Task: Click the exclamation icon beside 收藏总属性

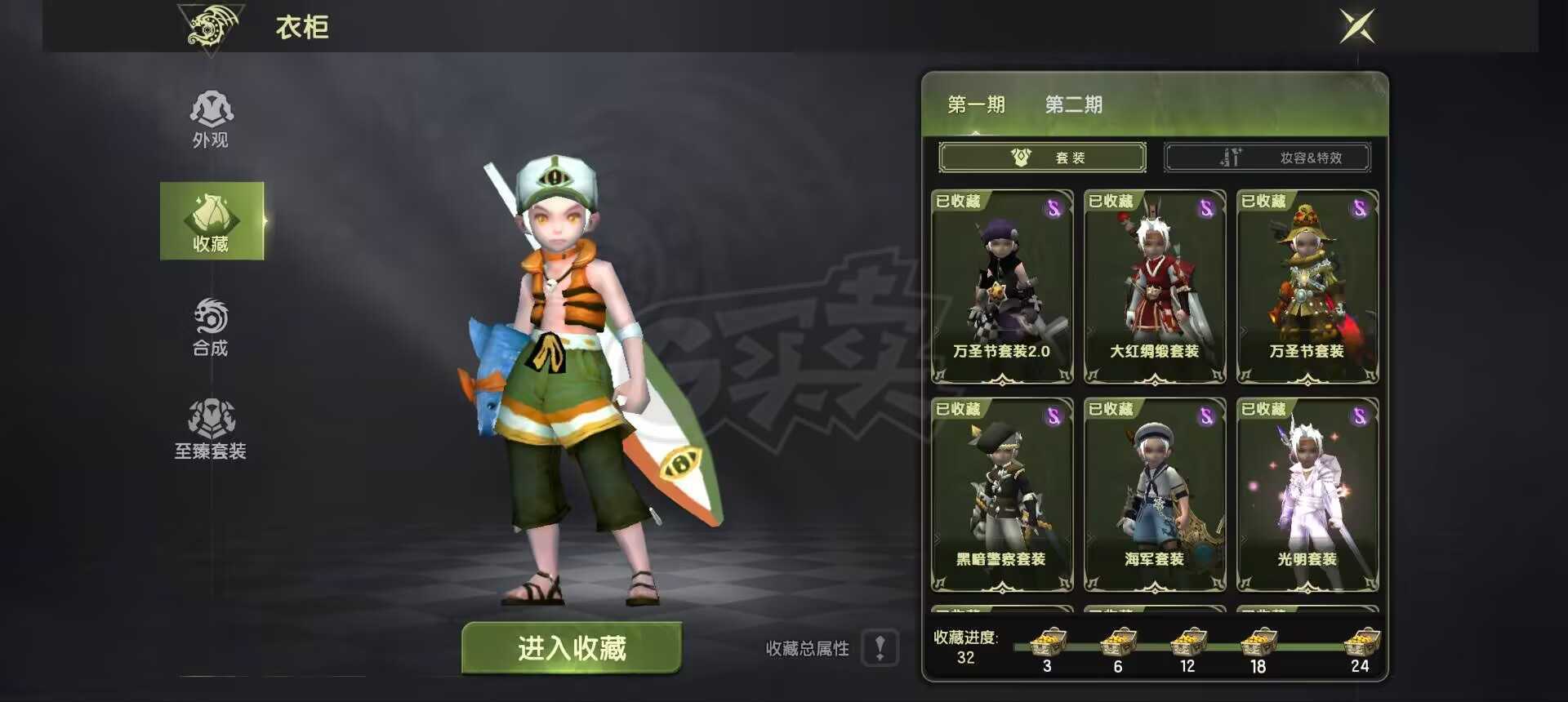Action: point(880,649)
